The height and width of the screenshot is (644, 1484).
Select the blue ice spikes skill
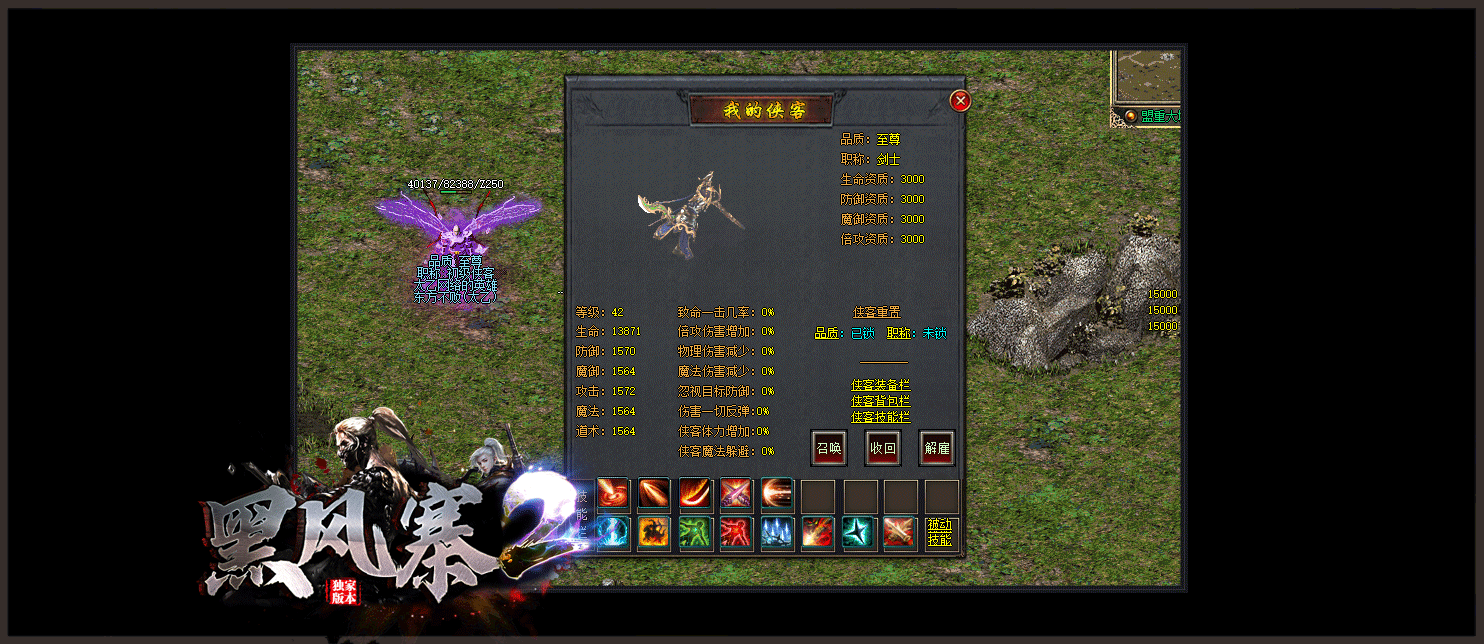(777, 532)
